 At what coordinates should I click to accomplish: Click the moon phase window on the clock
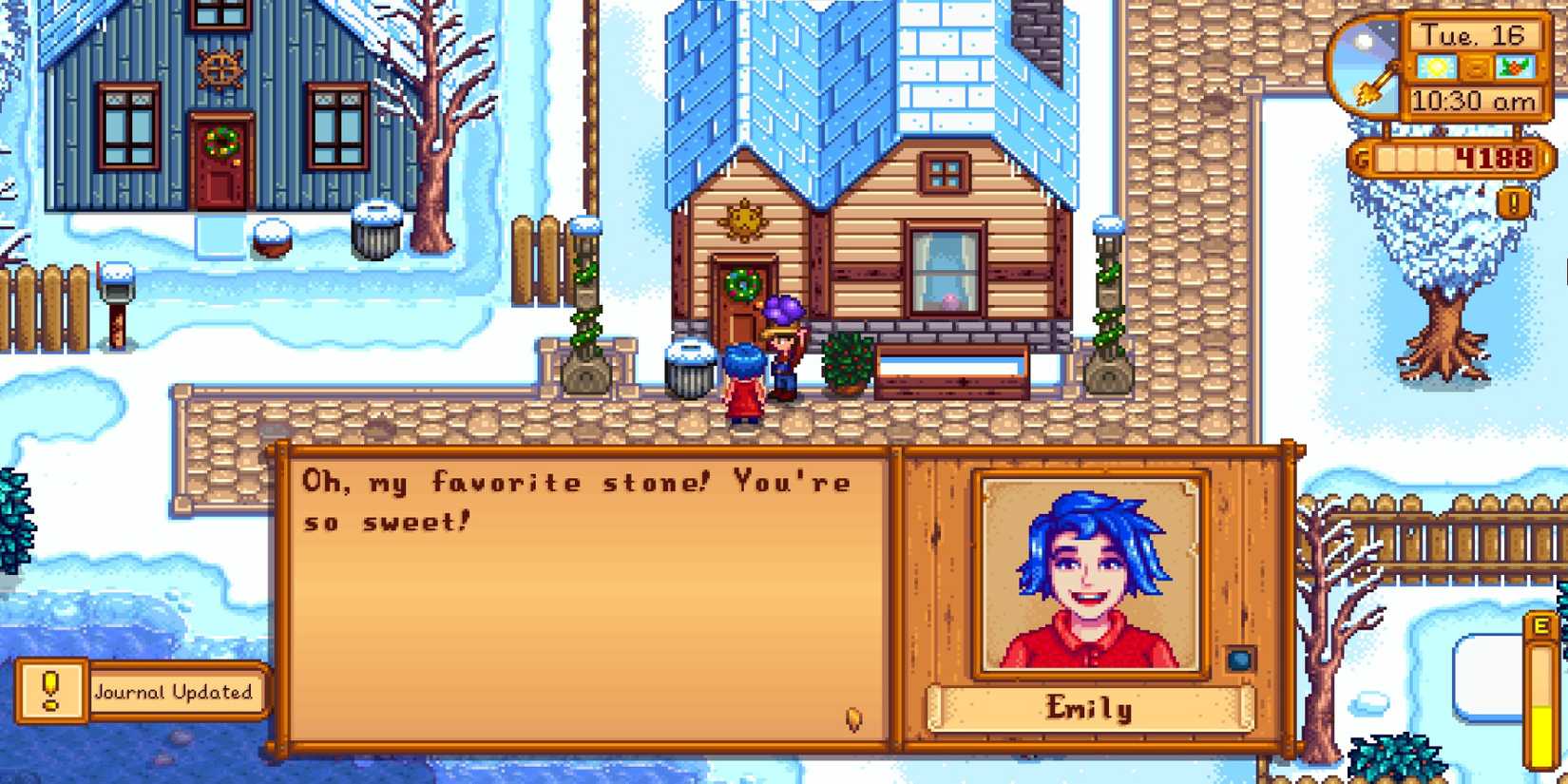coord(1362,40)
